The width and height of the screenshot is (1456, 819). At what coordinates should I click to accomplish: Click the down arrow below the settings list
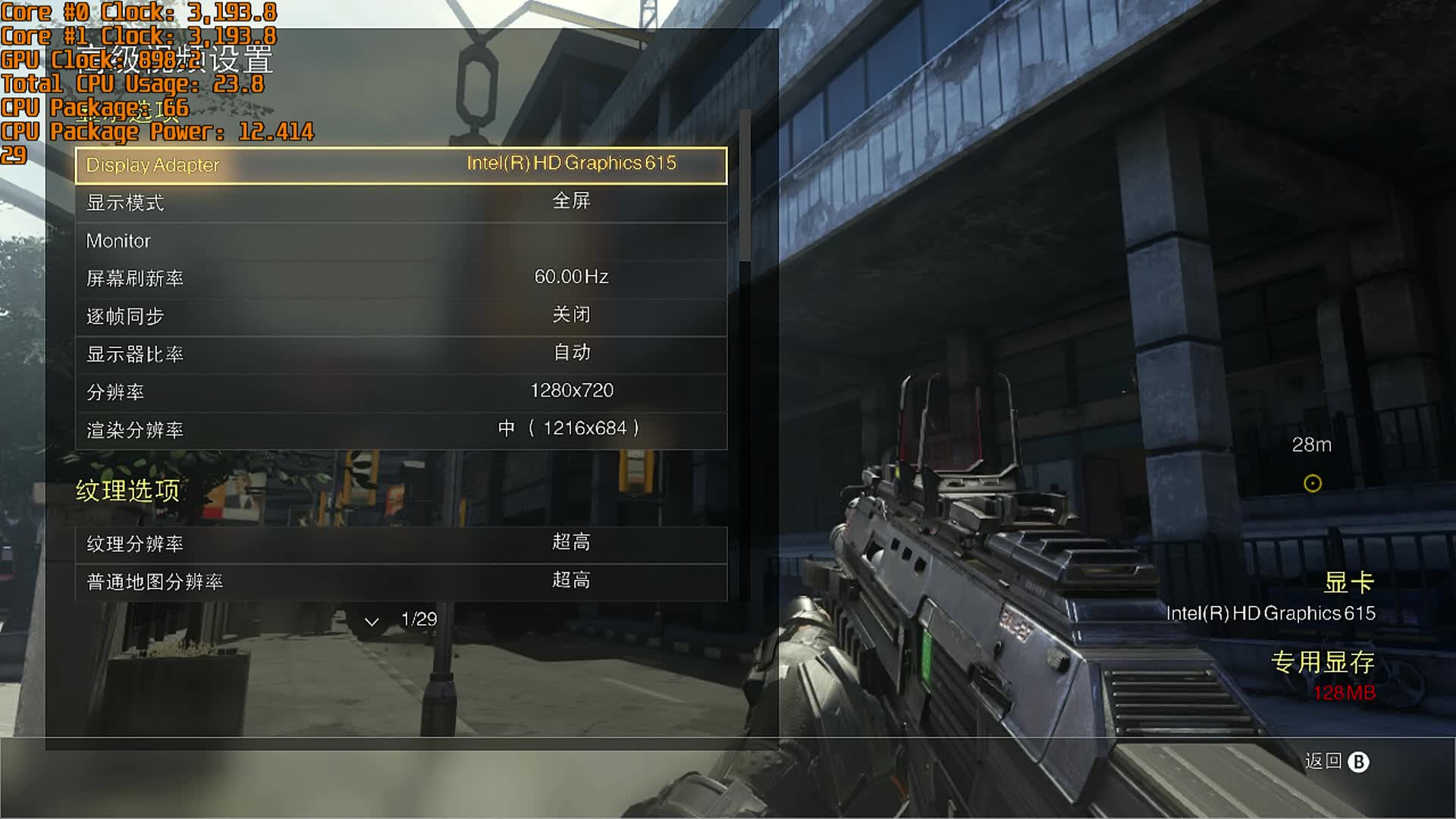tap(372, 622)
